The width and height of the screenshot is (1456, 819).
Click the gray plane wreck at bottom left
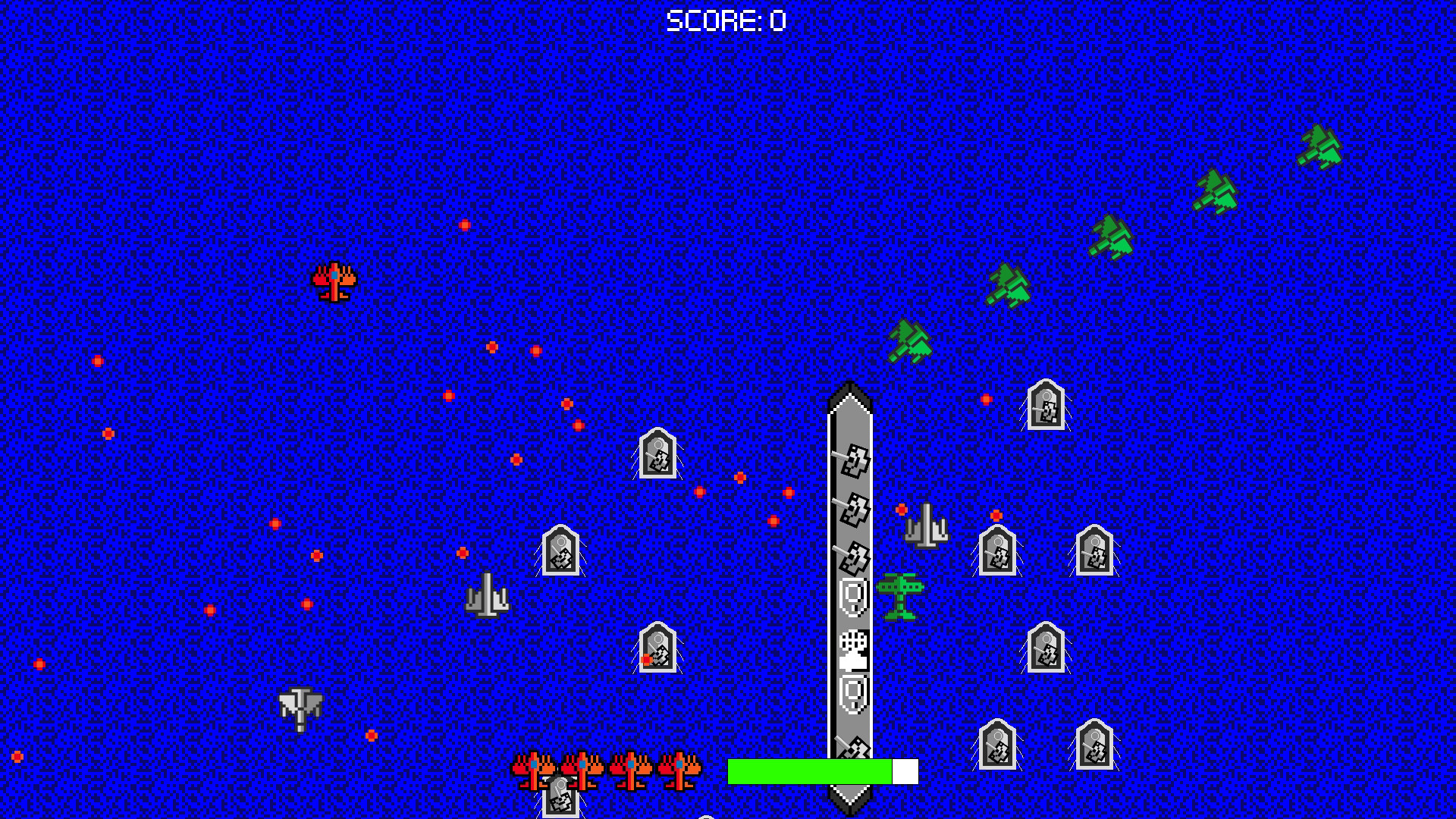[300, 709]
